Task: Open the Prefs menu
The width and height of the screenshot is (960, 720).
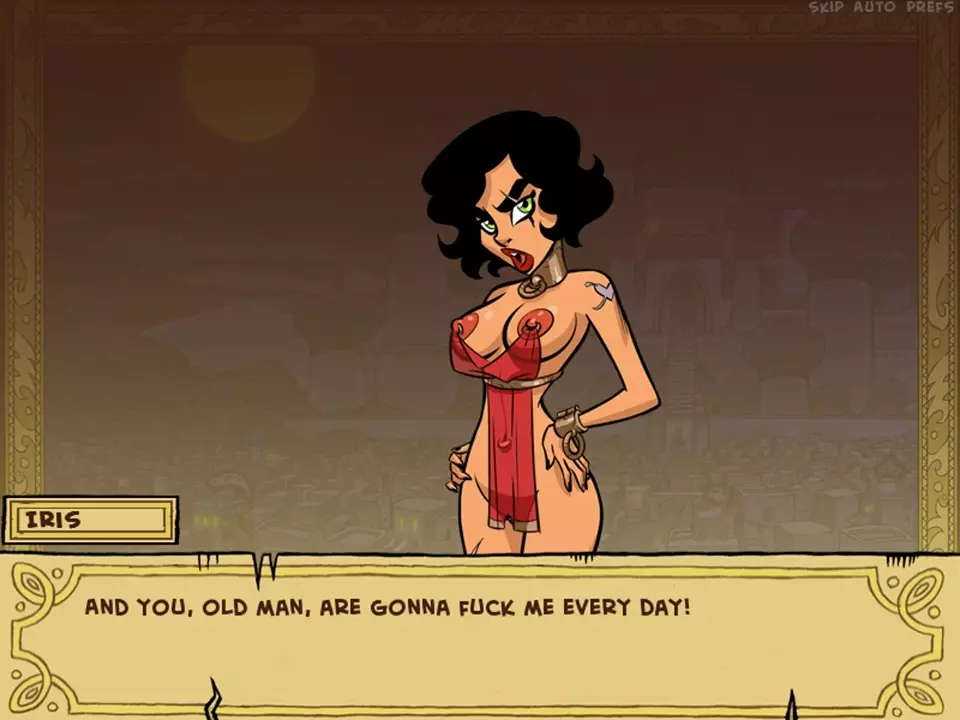Action: point(929,8)
